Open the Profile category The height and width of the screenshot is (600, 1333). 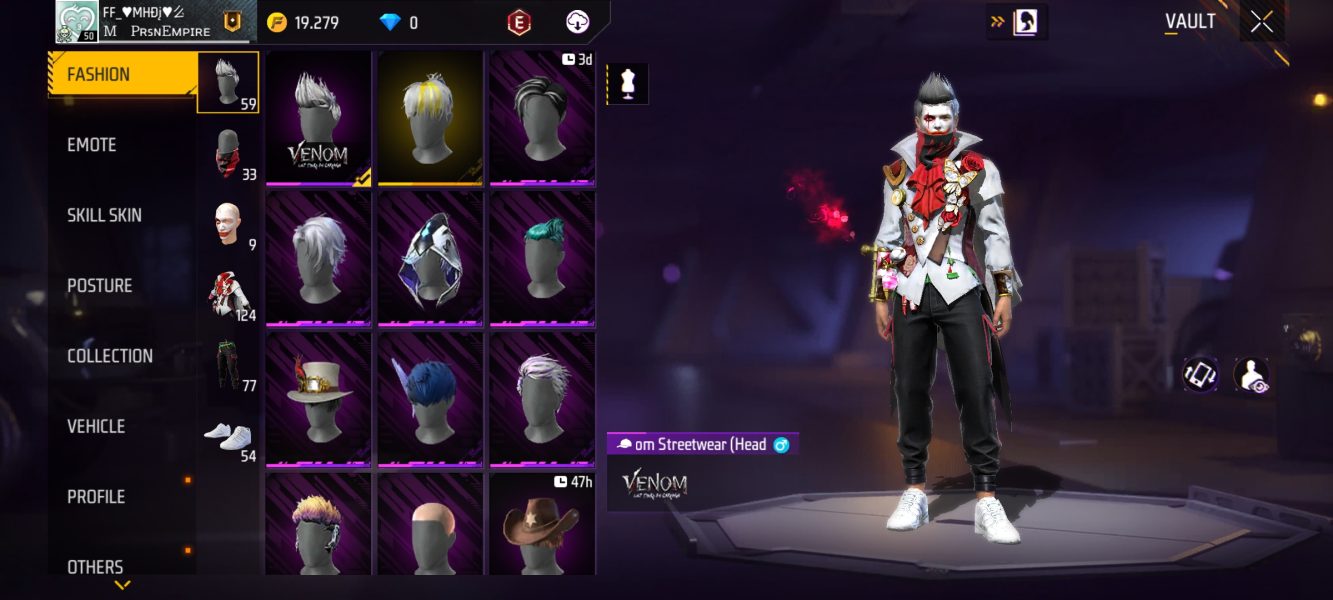96,497
